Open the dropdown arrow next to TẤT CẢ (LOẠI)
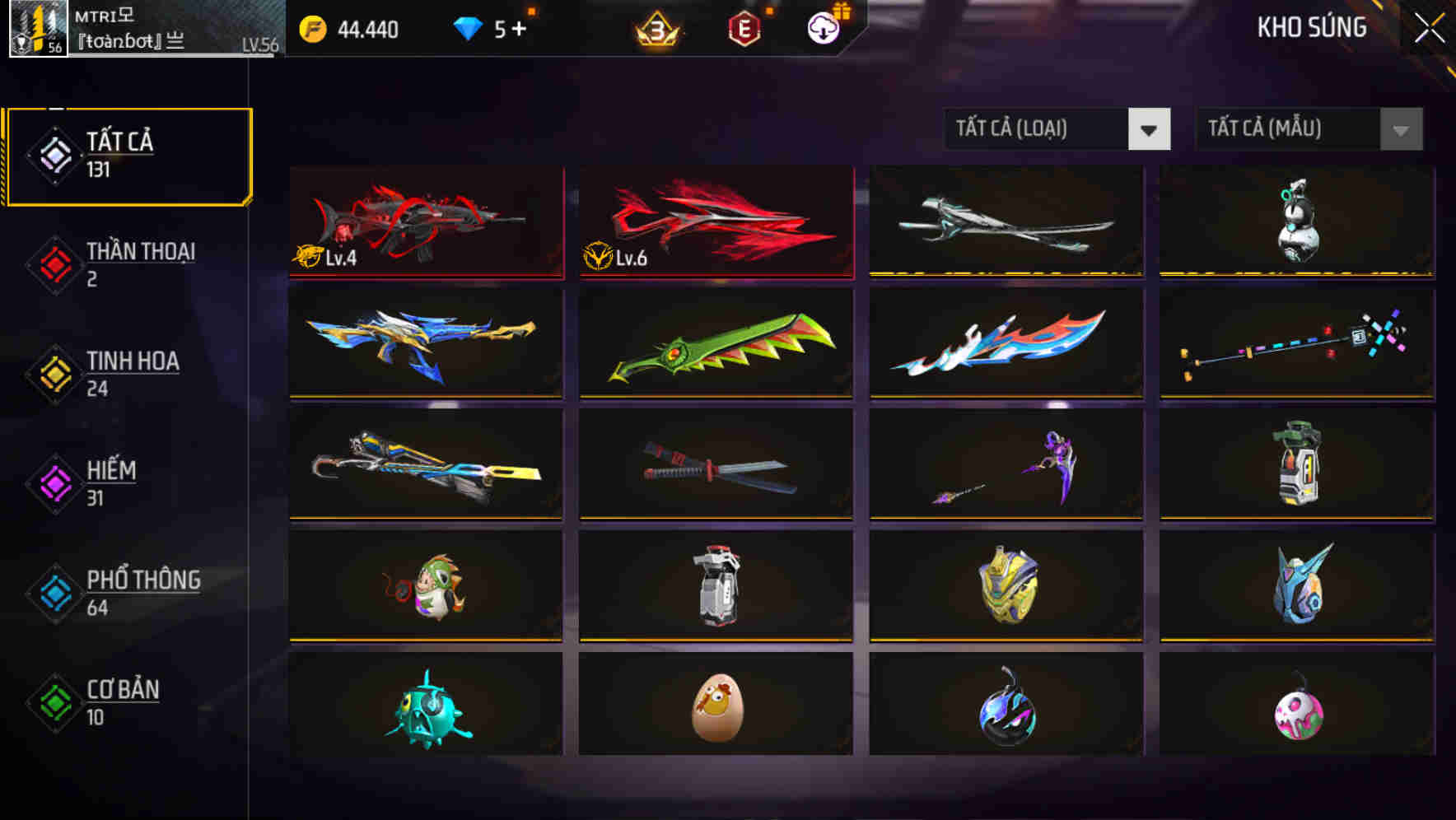1456x820 pixels. [1150, 130]
